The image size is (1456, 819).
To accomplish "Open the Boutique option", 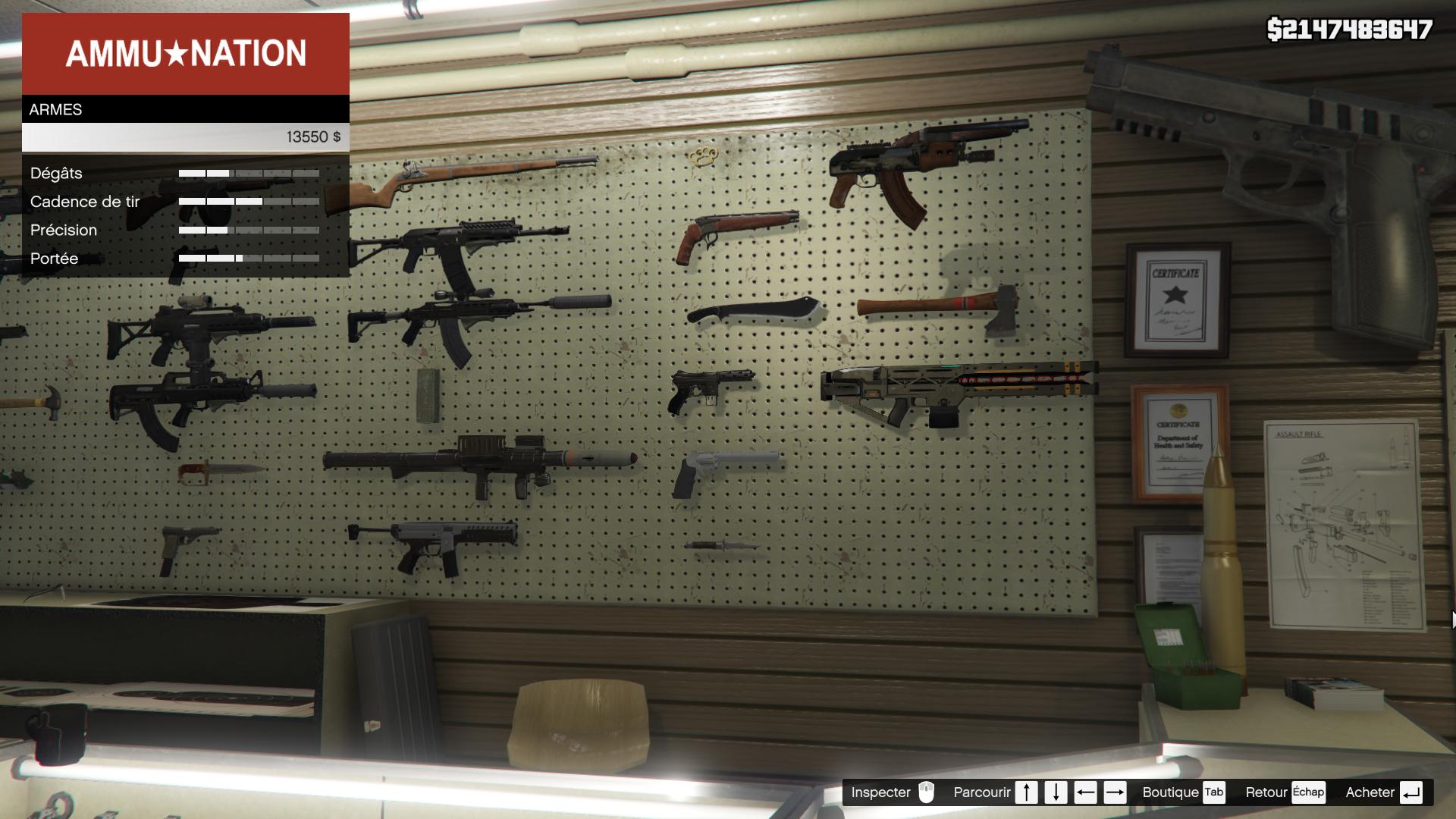I will pos(1183,792).
